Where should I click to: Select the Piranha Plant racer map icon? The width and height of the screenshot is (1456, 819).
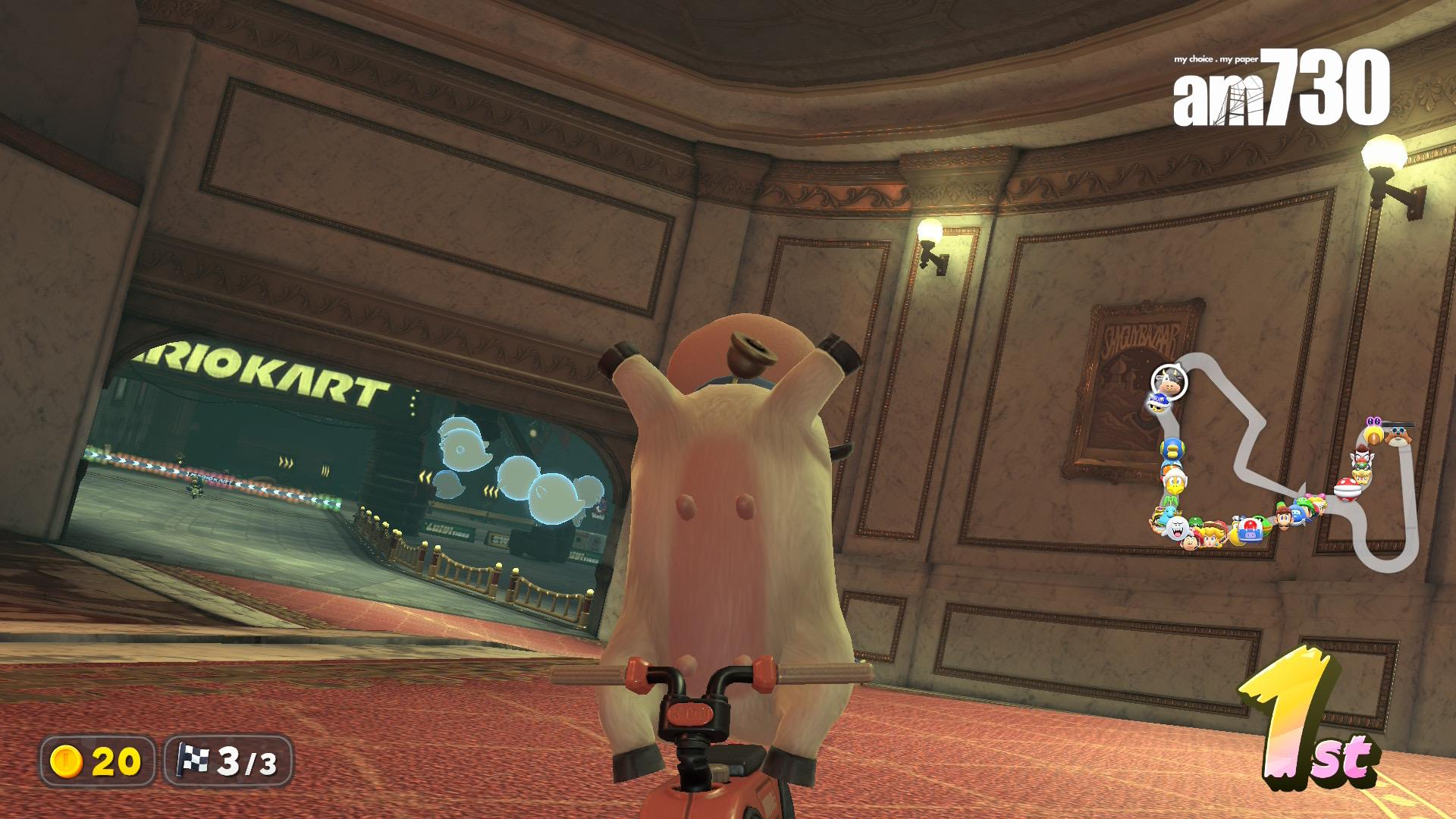(1346, 489)
